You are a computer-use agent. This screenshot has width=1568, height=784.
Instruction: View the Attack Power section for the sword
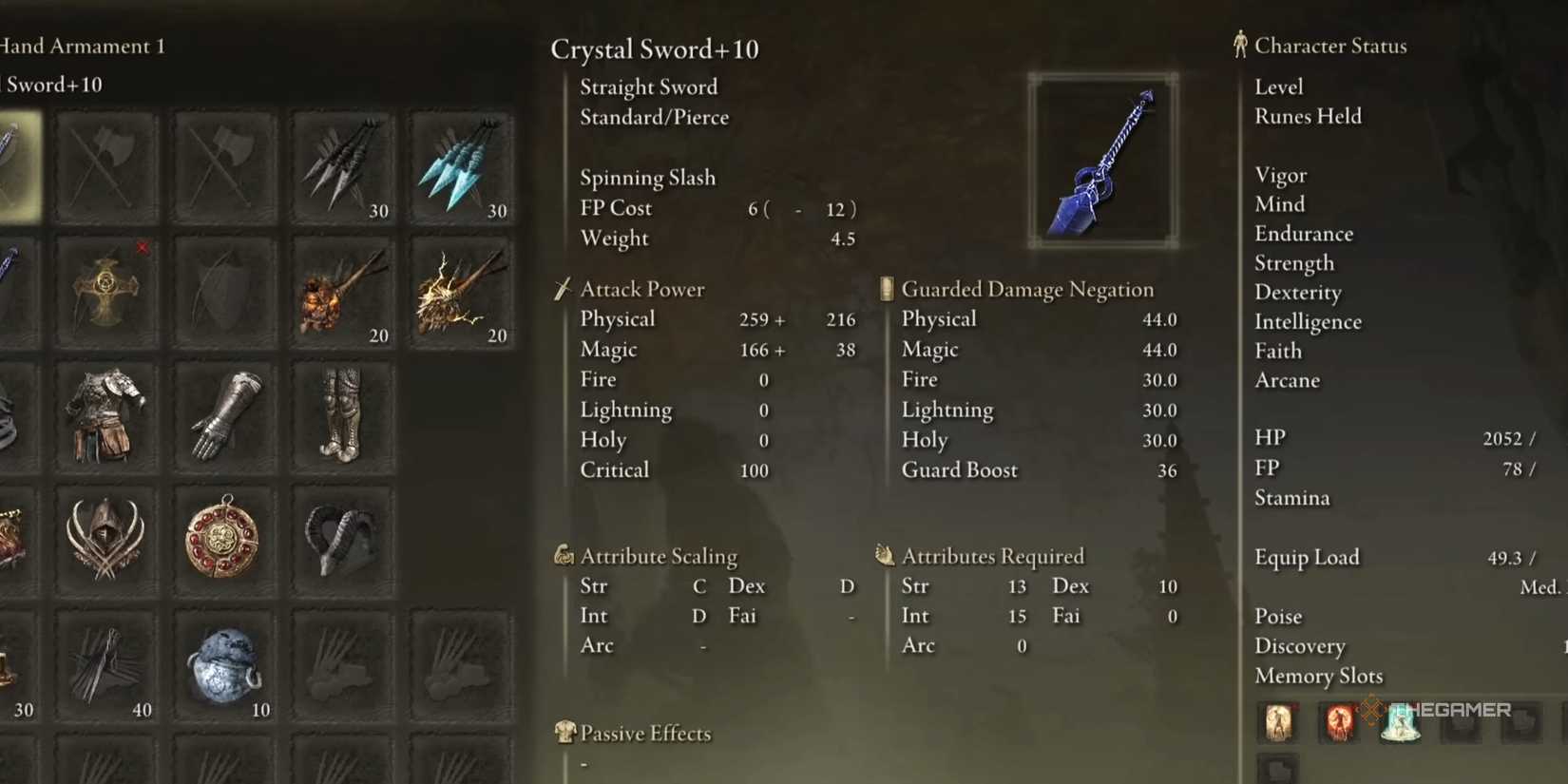click(x=641, y=289)
